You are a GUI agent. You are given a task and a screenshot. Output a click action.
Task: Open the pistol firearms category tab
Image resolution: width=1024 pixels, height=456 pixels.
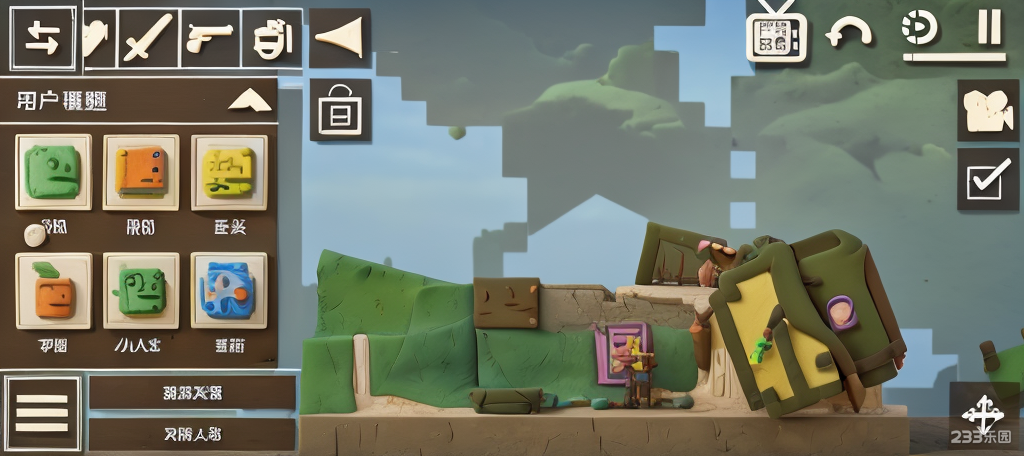point(209,39)
